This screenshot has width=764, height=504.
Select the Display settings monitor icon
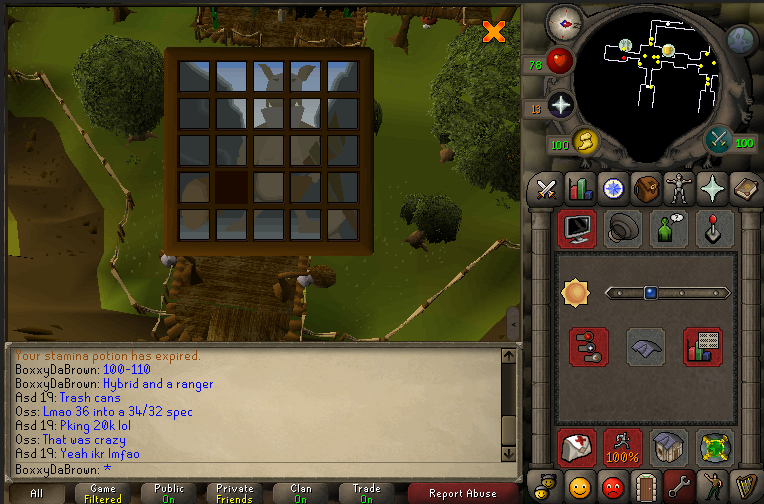[x=577, y=229]
